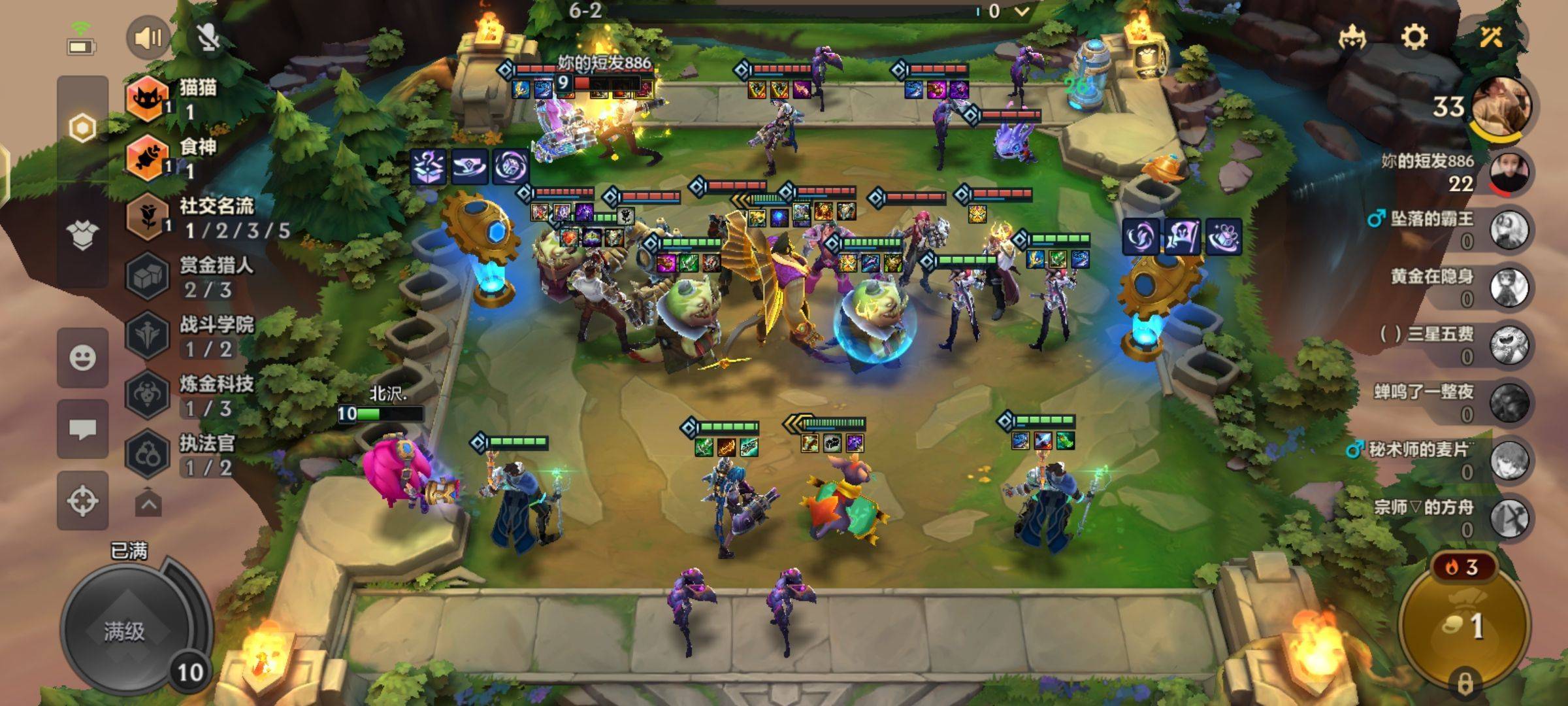
Task: Toggle the muted microphone button
Action: pyautogui.click(x=209, y=38)
